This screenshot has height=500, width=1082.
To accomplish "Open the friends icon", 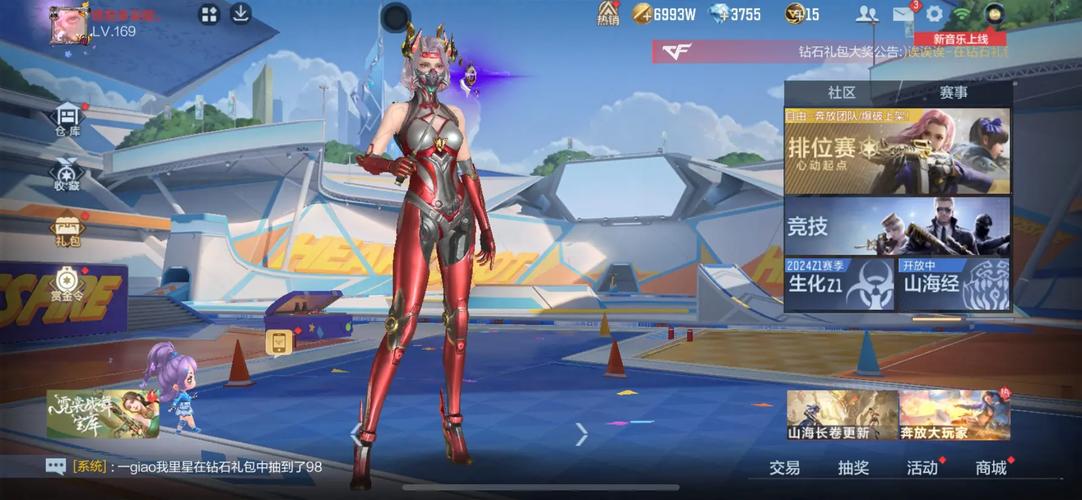I will (867, 14).
